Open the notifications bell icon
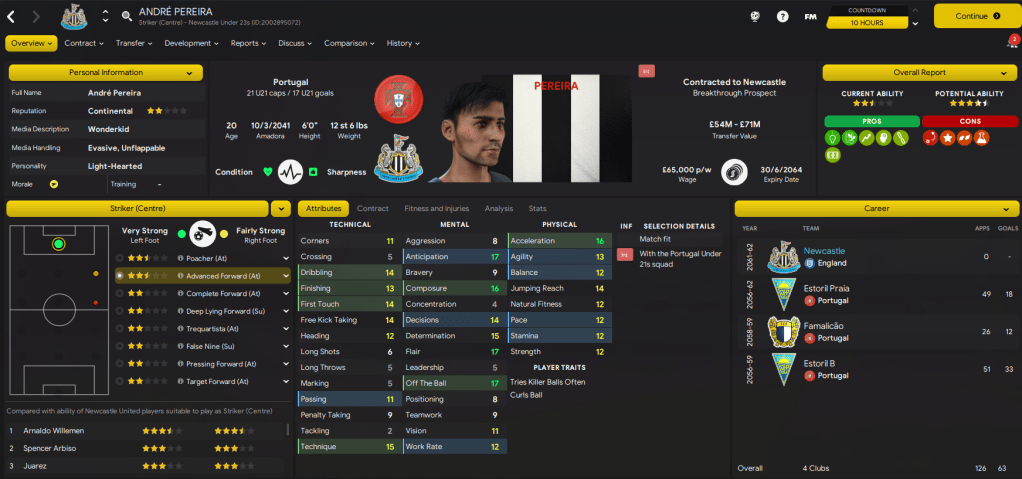 tap(1011, 43)
